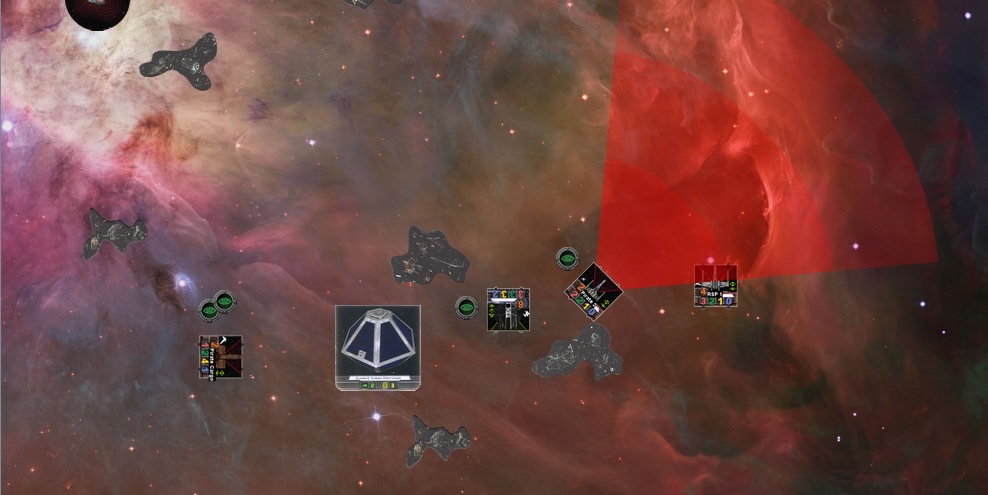This screenshot has width=988, height=495.
Task: Select the Pirate Cargo ship token
Action: (220, 357)
